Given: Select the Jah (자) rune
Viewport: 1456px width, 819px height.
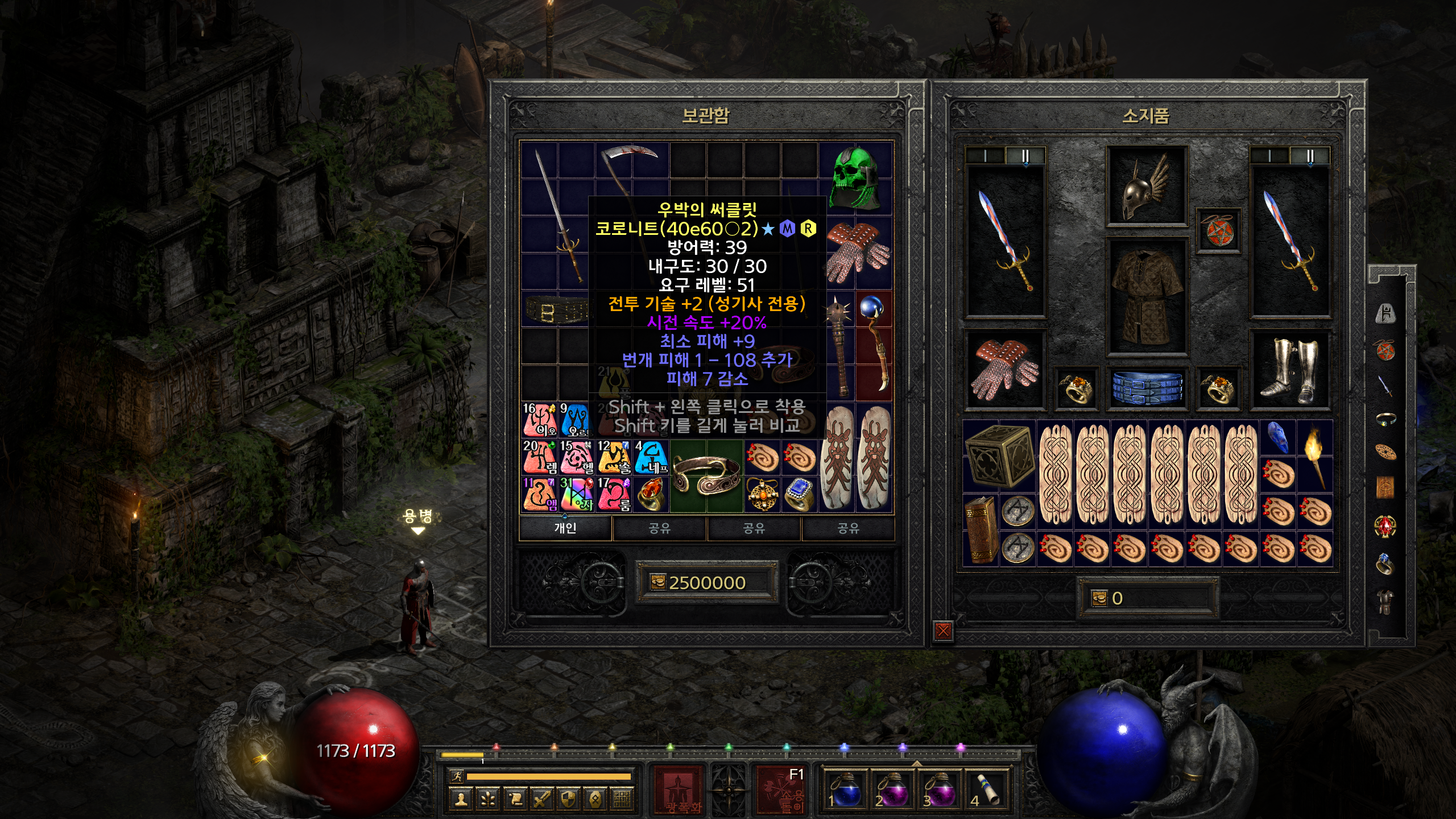Looking at the screenshot, I should click(x=577, y=494).
